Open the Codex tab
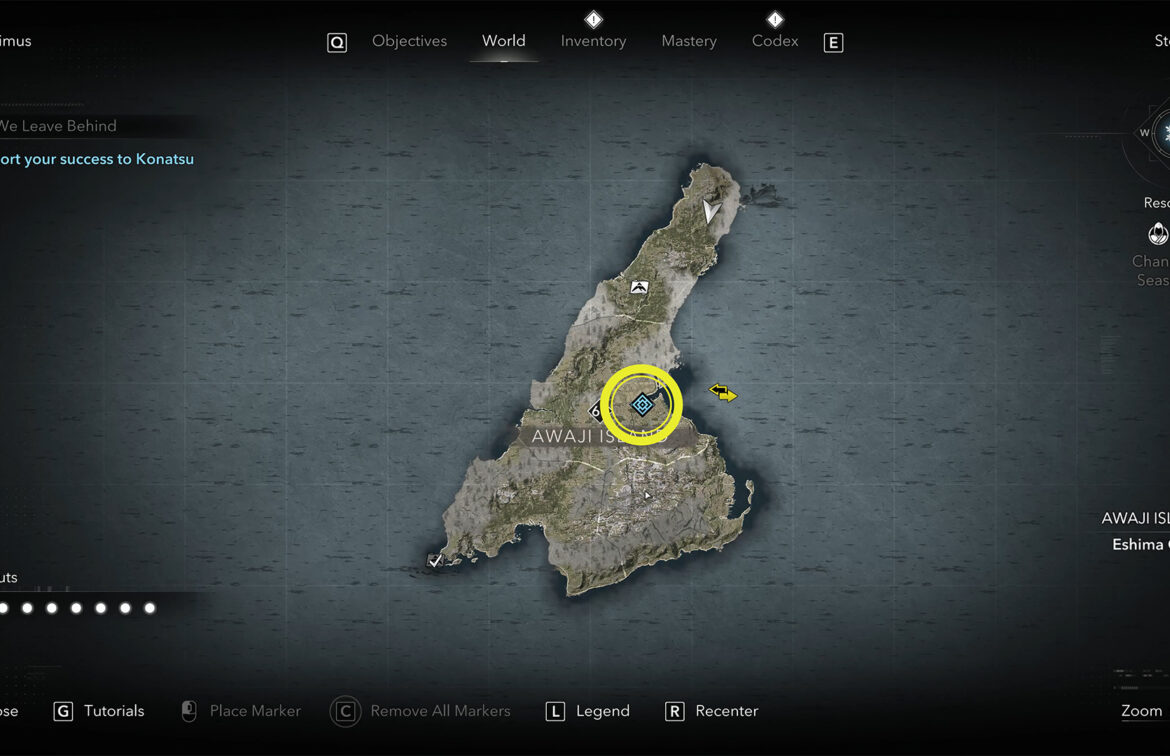1170x756 pixels. tap(775, 41)
